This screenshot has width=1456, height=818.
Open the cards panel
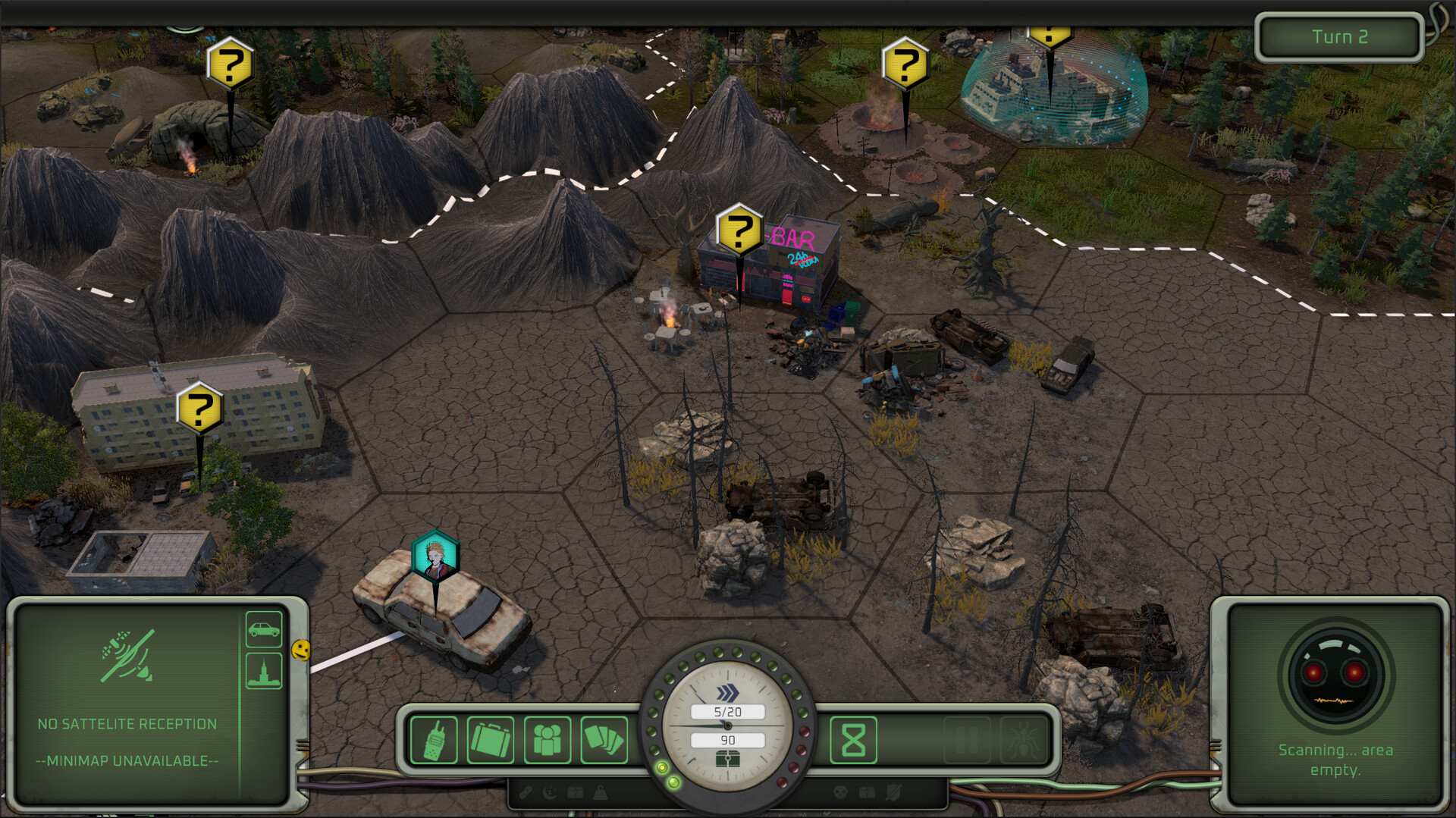[x=604, y=740]
